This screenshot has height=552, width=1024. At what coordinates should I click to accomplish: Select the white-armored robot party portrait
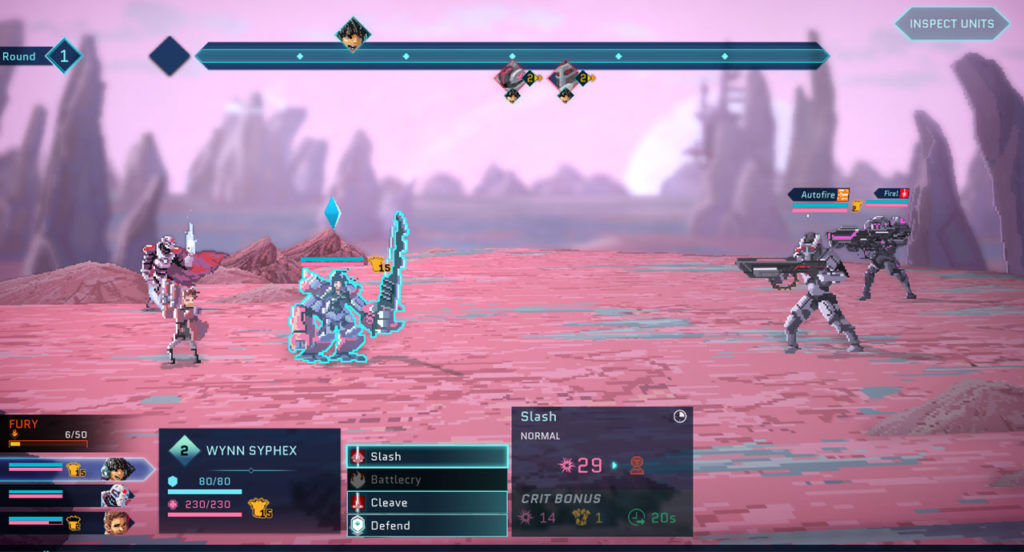(116, 495)
